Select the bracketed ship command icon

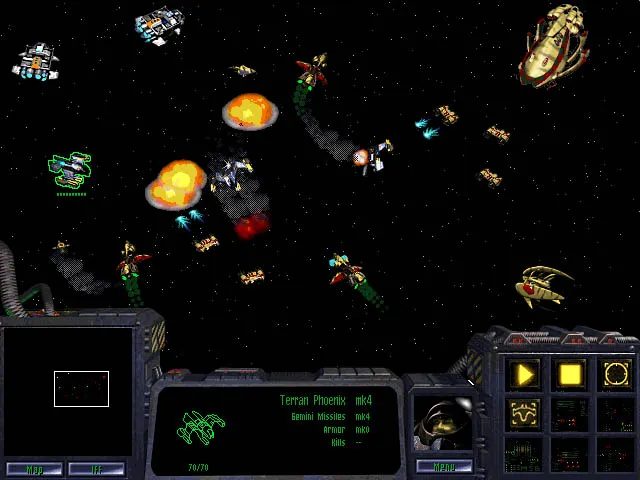coord(525,411)
